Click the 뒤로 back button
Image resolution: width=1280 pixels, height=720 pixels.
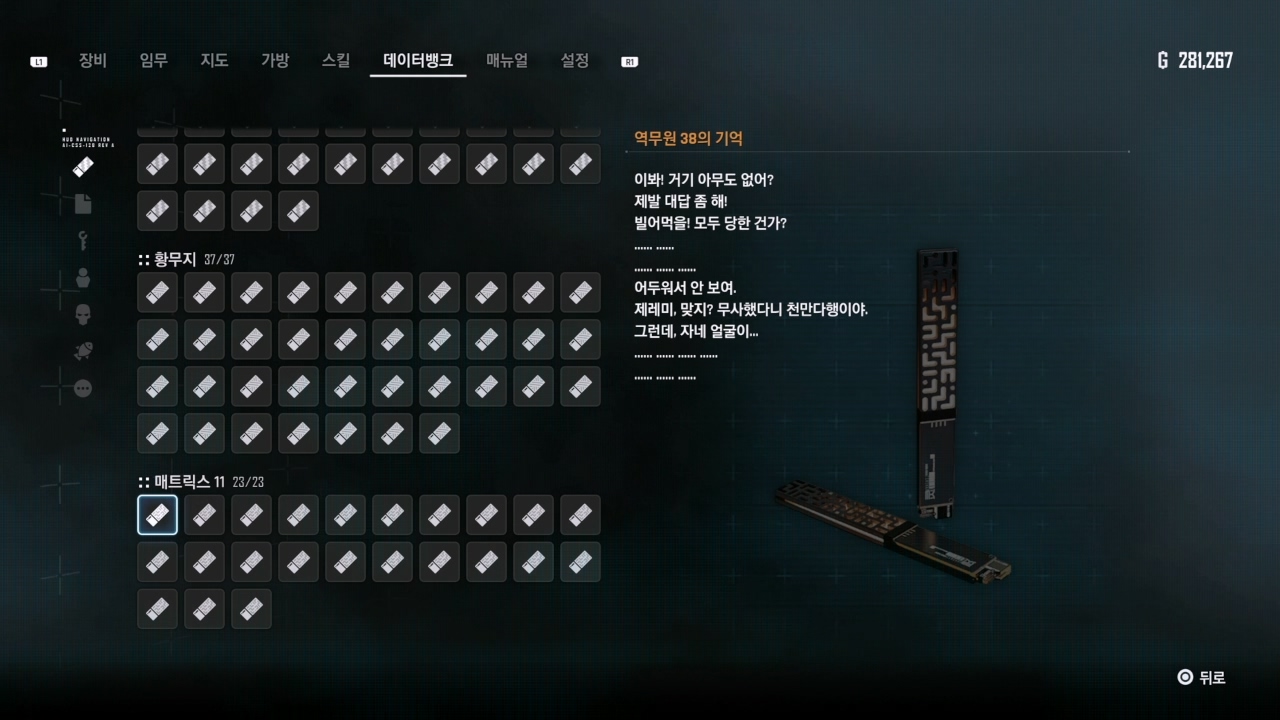1201,677
